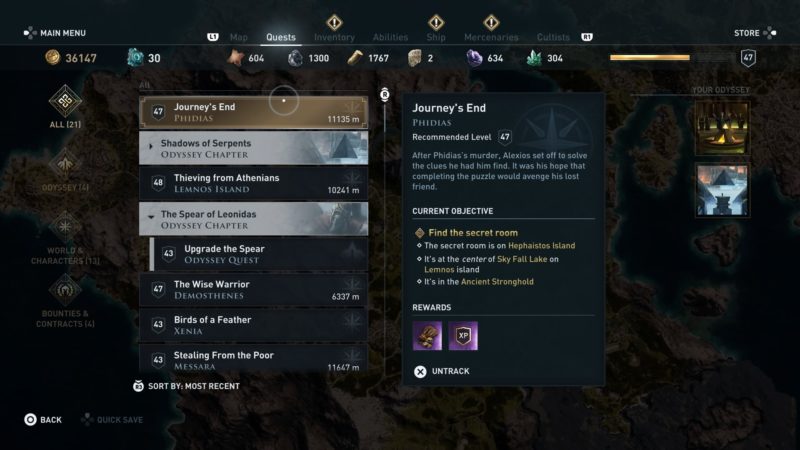Go to the Cultists tab
Viewport: 800px width, 450px height.
pyautogui.click(x=553, y=38)
